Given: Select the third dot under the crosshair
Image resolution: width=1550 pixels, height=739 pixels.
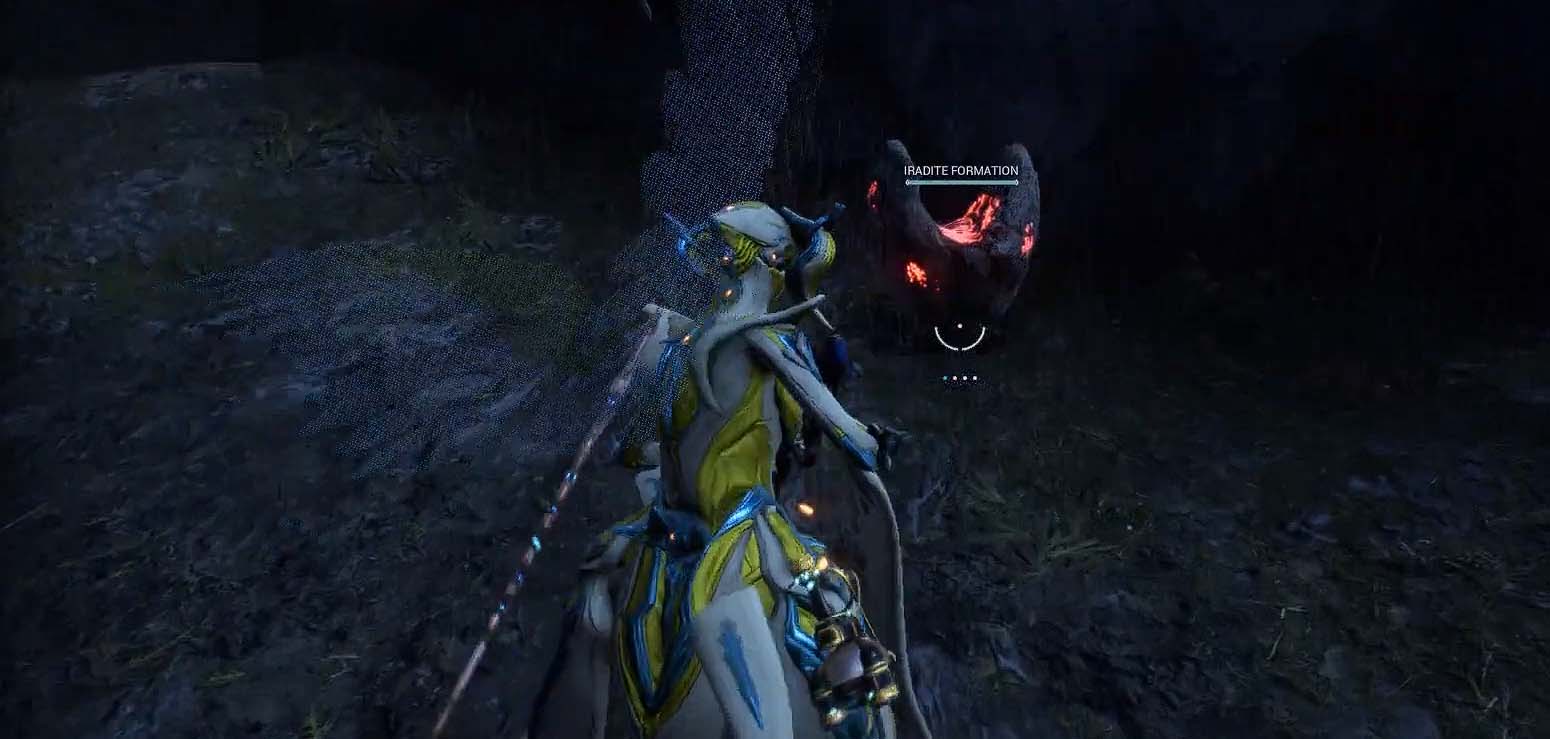Looking at the screenshot, I should (x=964, y=378).
